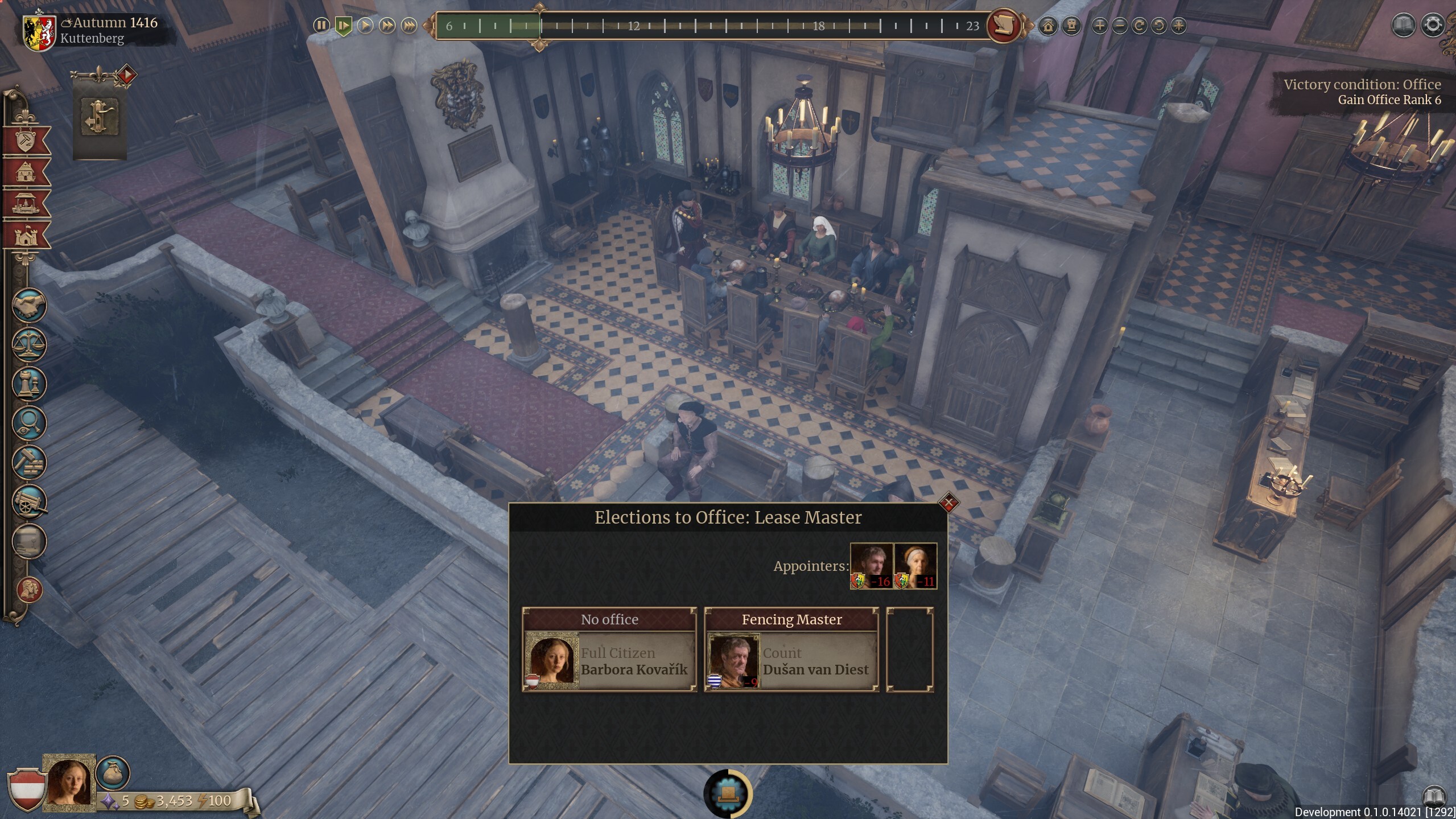This screenshot has height=819, width=1456.
Task: Open the player character portrait
Action: [x=70, y=783]
